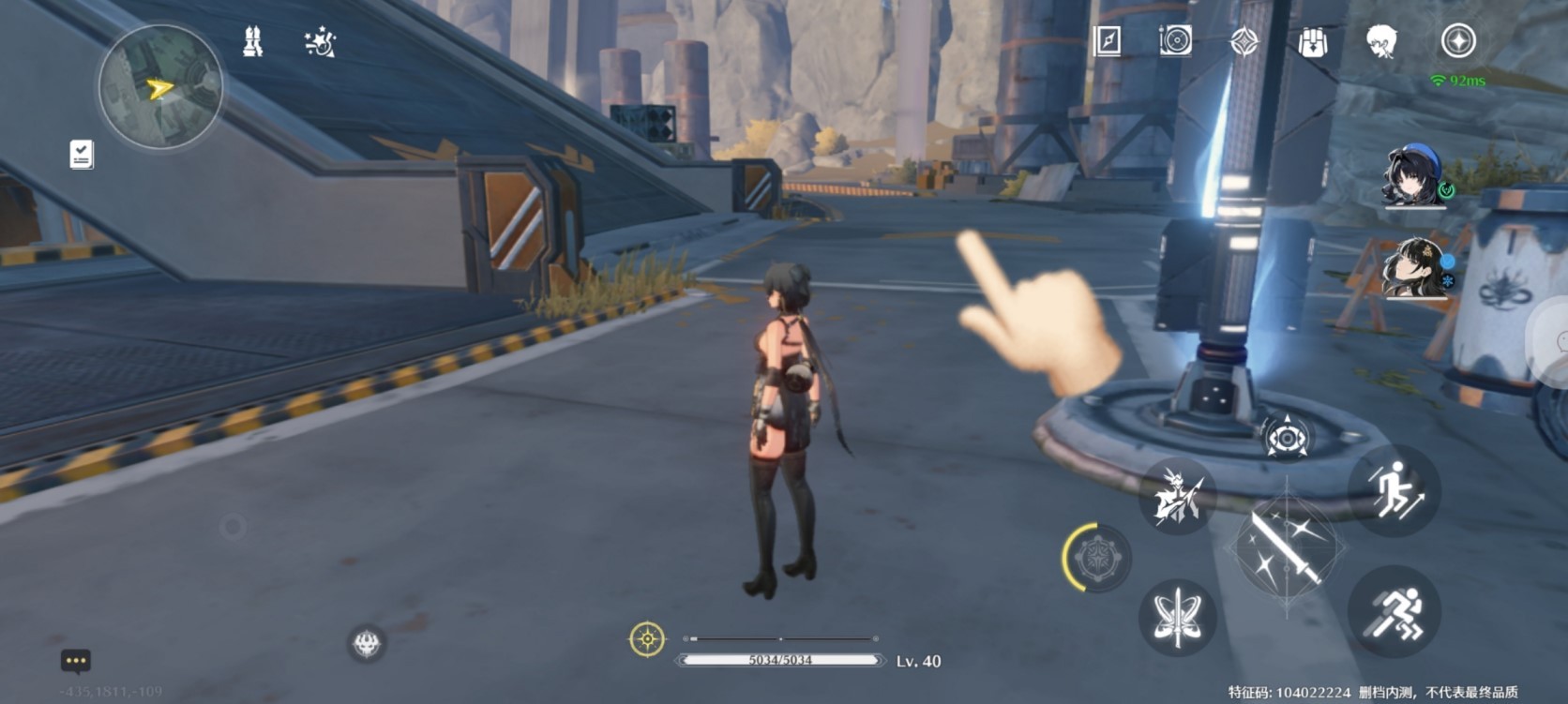Switch to the gold hairpin party member
1568x704 pixels.
(1416, 267)
